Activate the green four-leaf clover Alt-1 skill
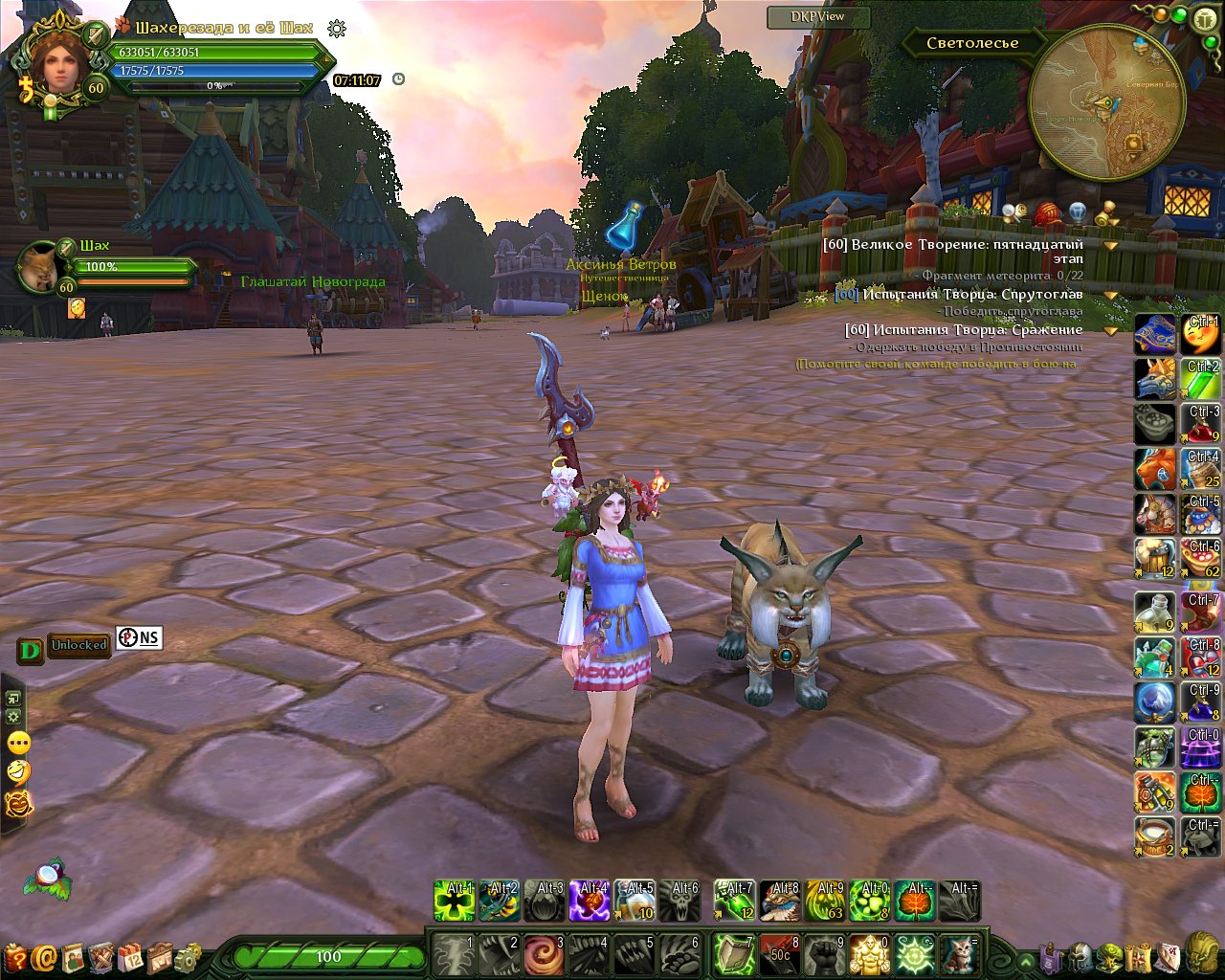 click(455, 902)
